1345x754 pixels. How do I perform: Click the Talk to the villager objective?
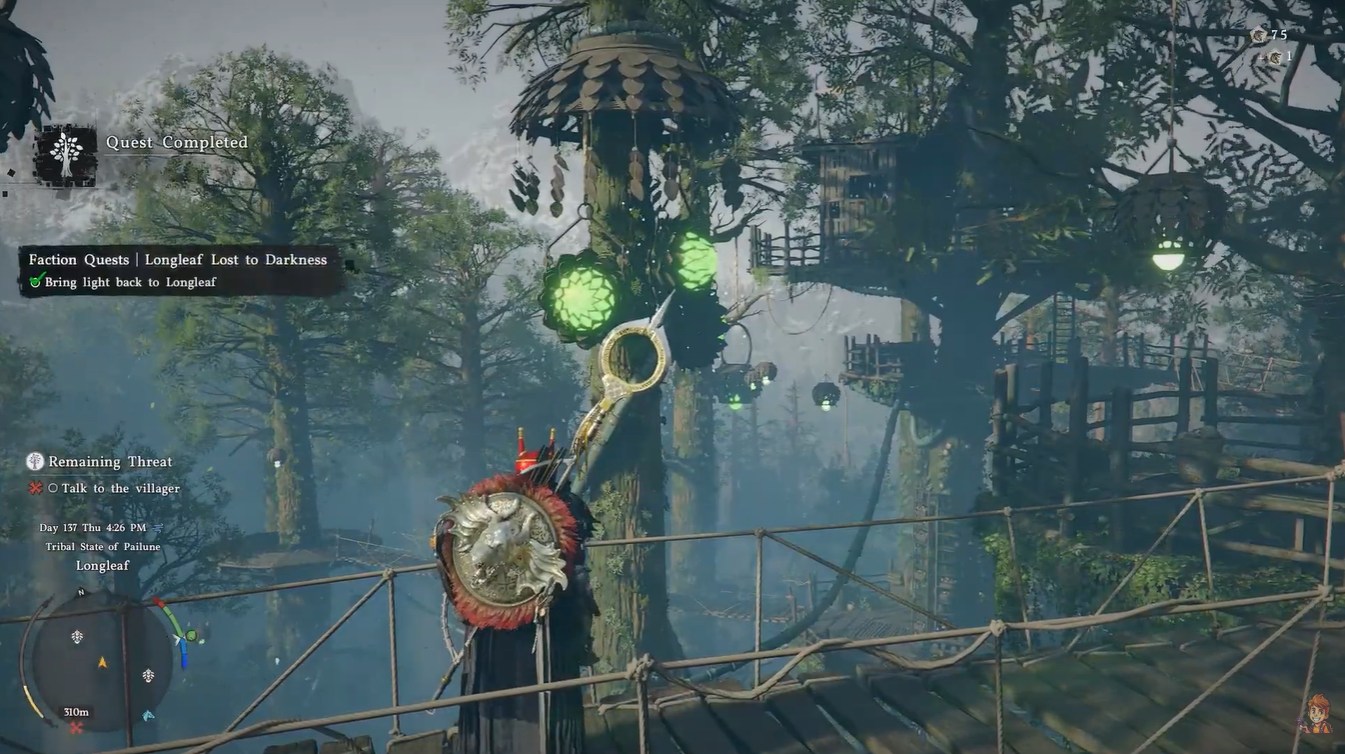coord(120,488)
